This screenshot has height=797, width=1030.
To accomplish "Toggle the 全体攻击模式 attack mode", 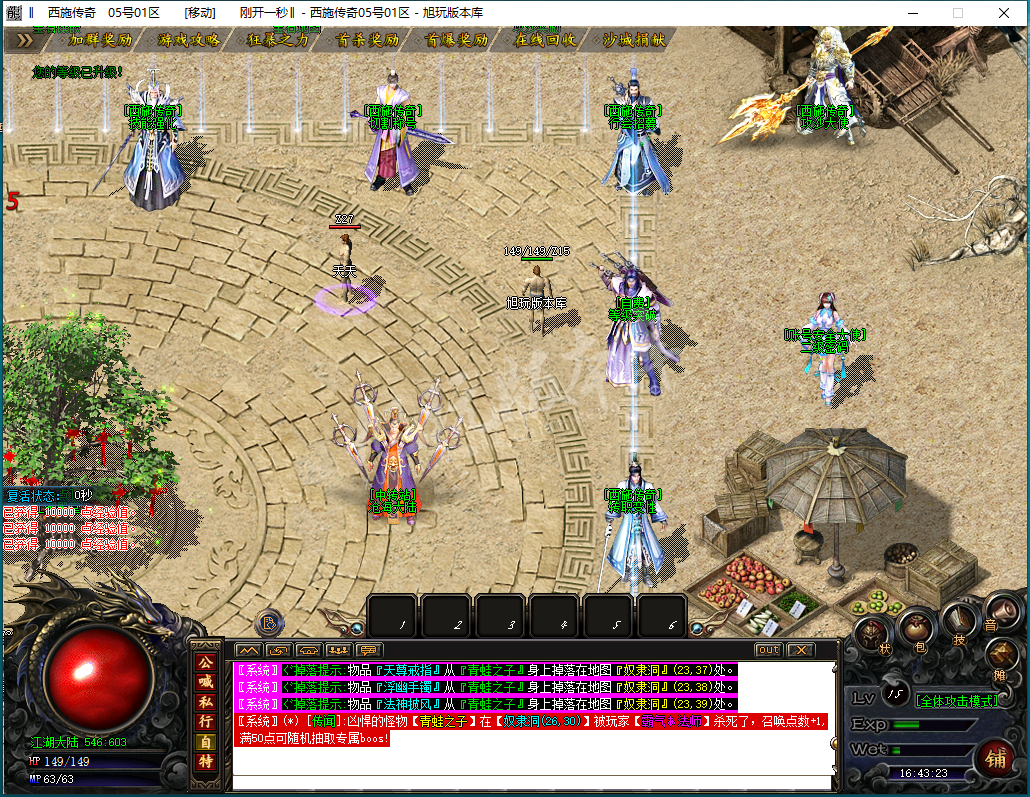I will coord(957,701).
